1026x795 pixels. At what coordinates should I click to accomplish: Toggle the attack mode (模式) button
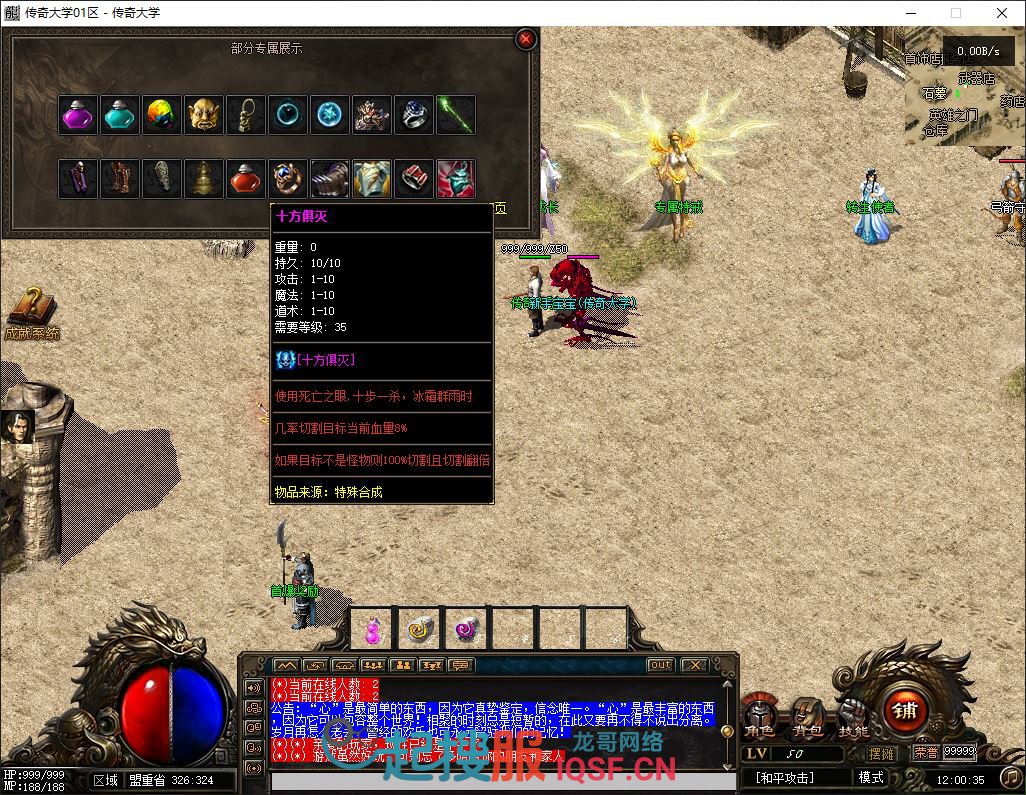point(871,777)
